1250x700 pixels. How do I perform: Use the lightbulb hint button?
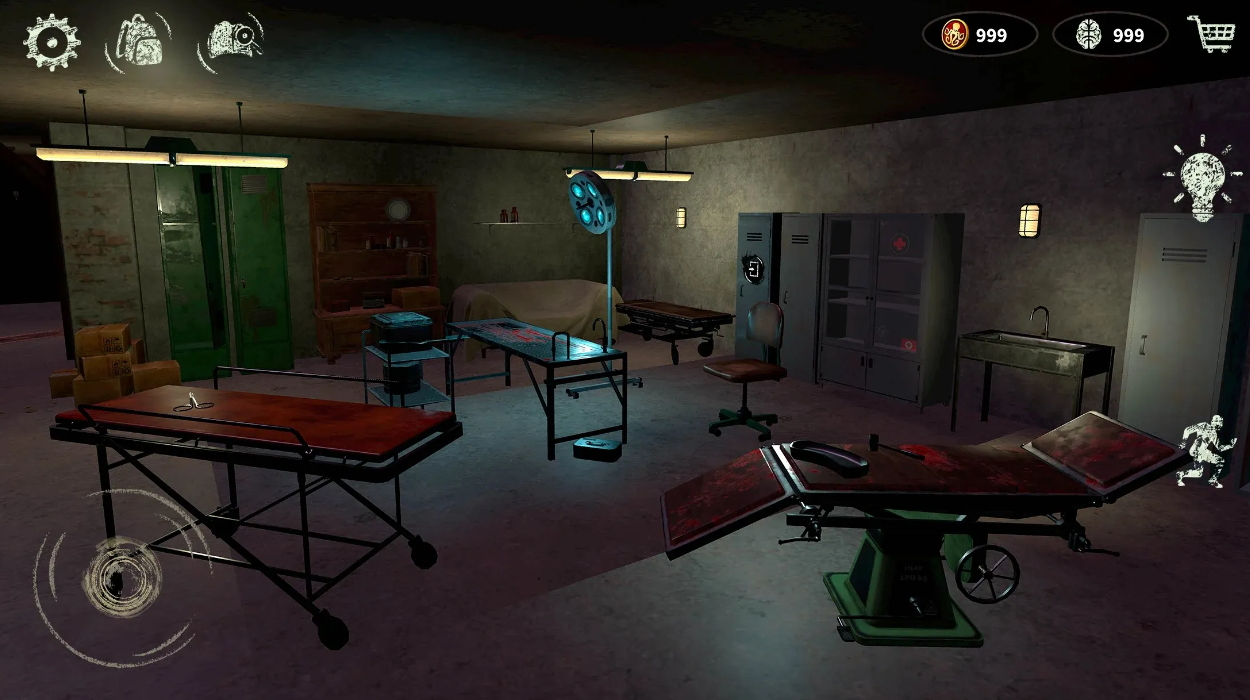click(x=1202, y=180)
